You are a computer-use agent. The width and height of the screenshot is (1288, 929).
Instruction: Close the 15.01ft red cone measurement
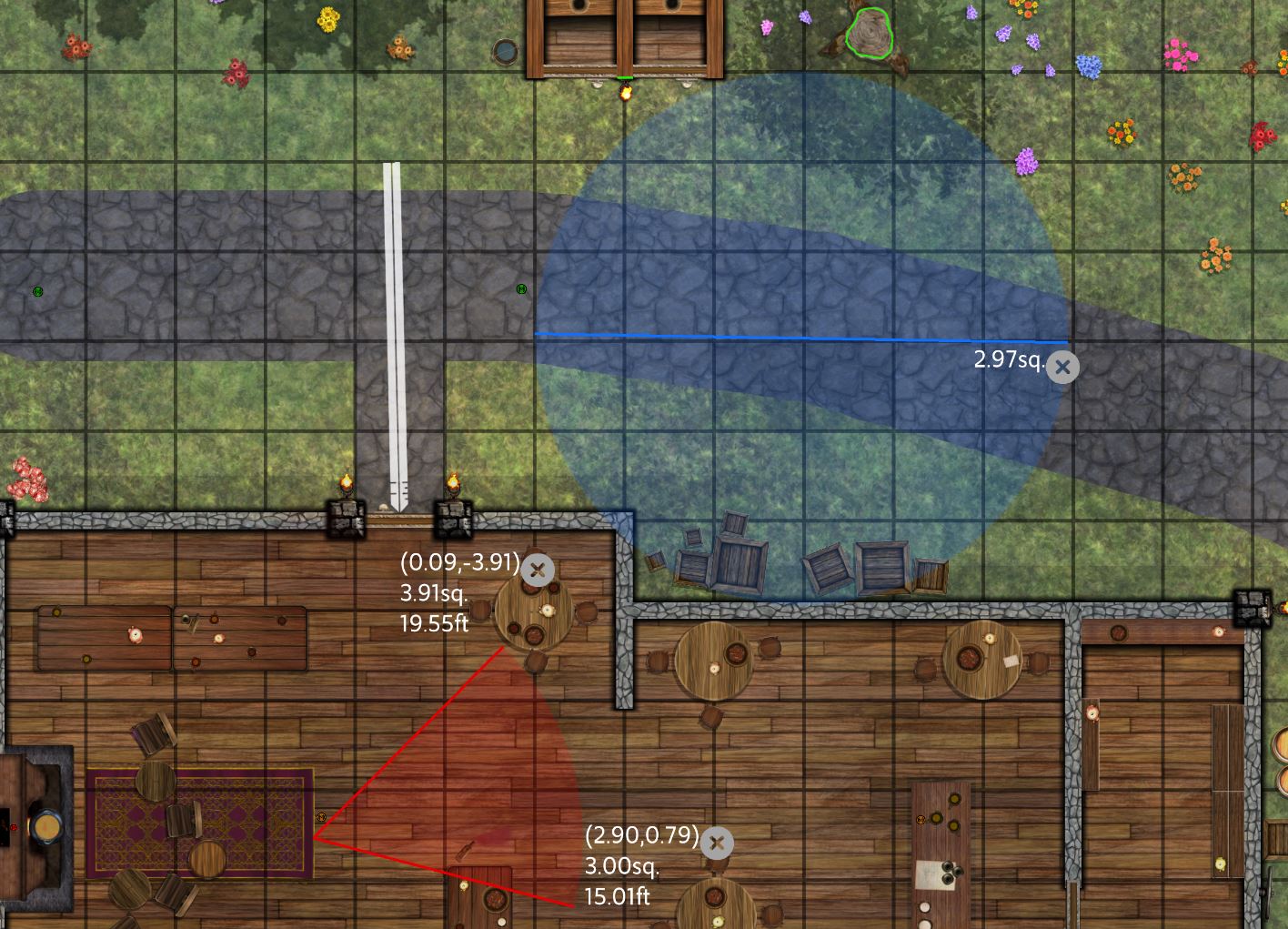tap(718, 843)
